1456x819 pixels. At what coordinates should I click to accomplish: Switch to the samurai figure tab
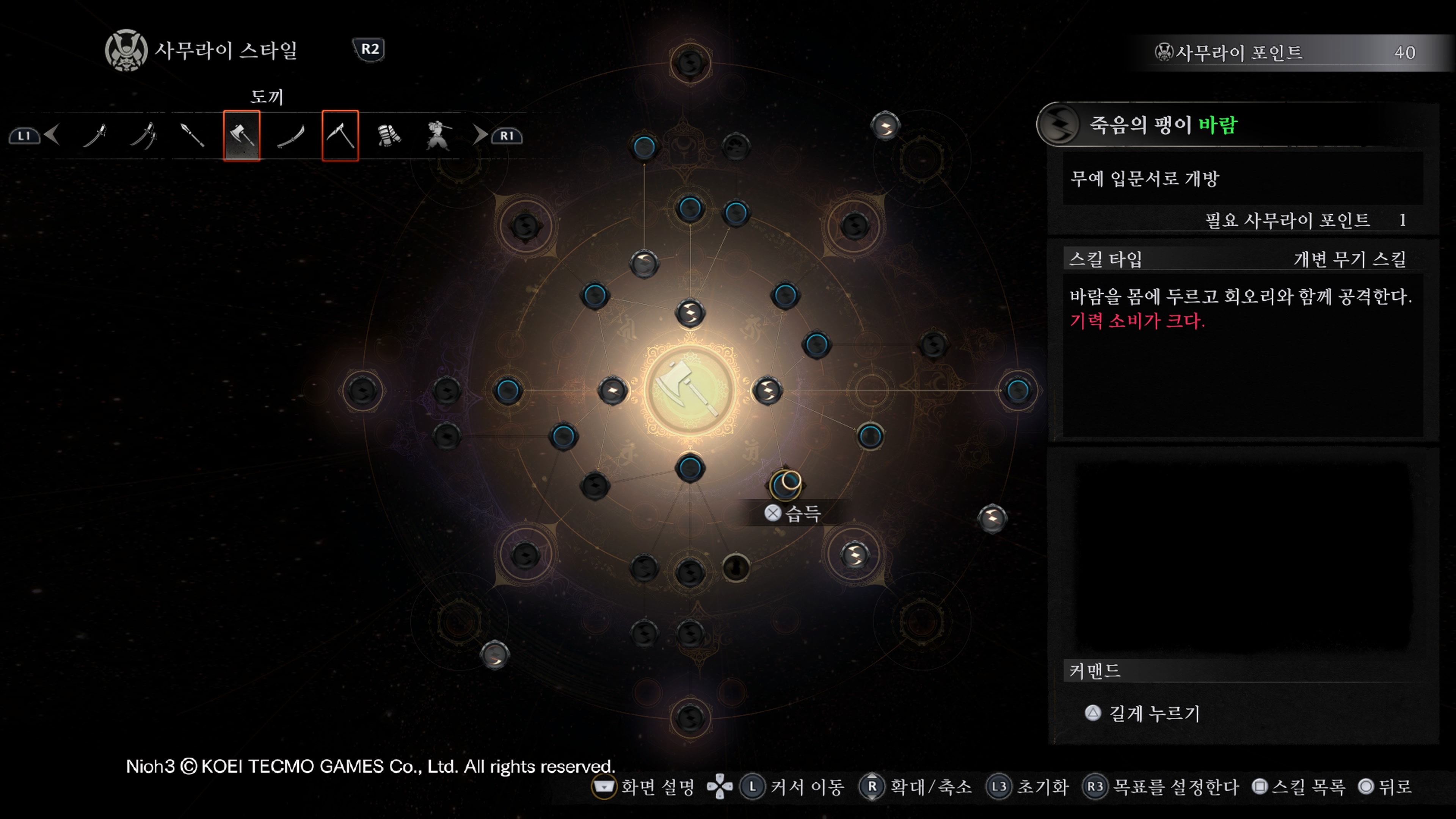point(438,136)
